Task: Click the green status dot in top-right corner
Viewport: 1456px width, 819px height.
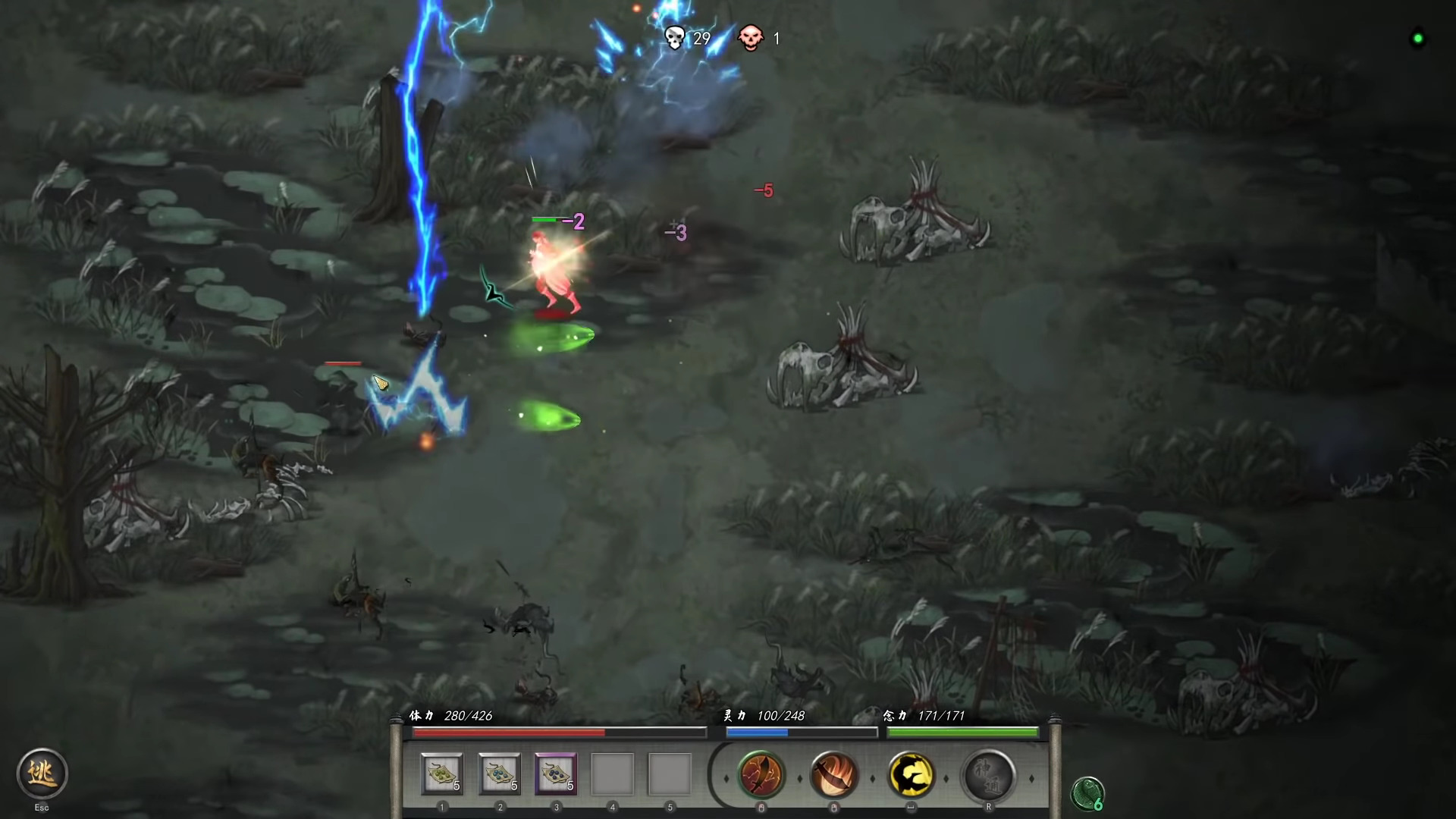Action: [x=1417, y=39]
